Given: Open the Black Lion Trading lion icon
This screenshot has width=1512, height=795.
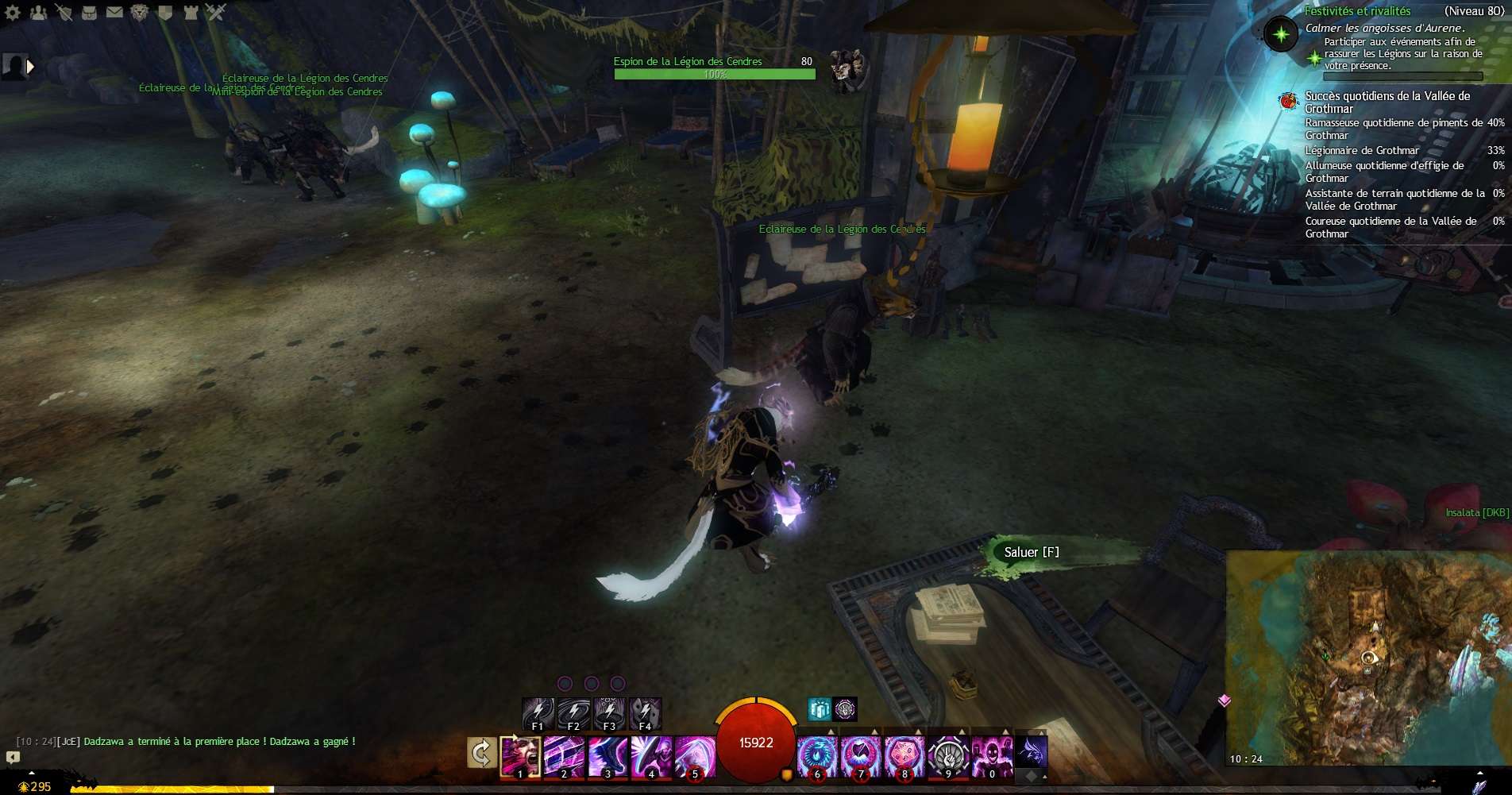Looking at the screenshot, I should 141,12.
